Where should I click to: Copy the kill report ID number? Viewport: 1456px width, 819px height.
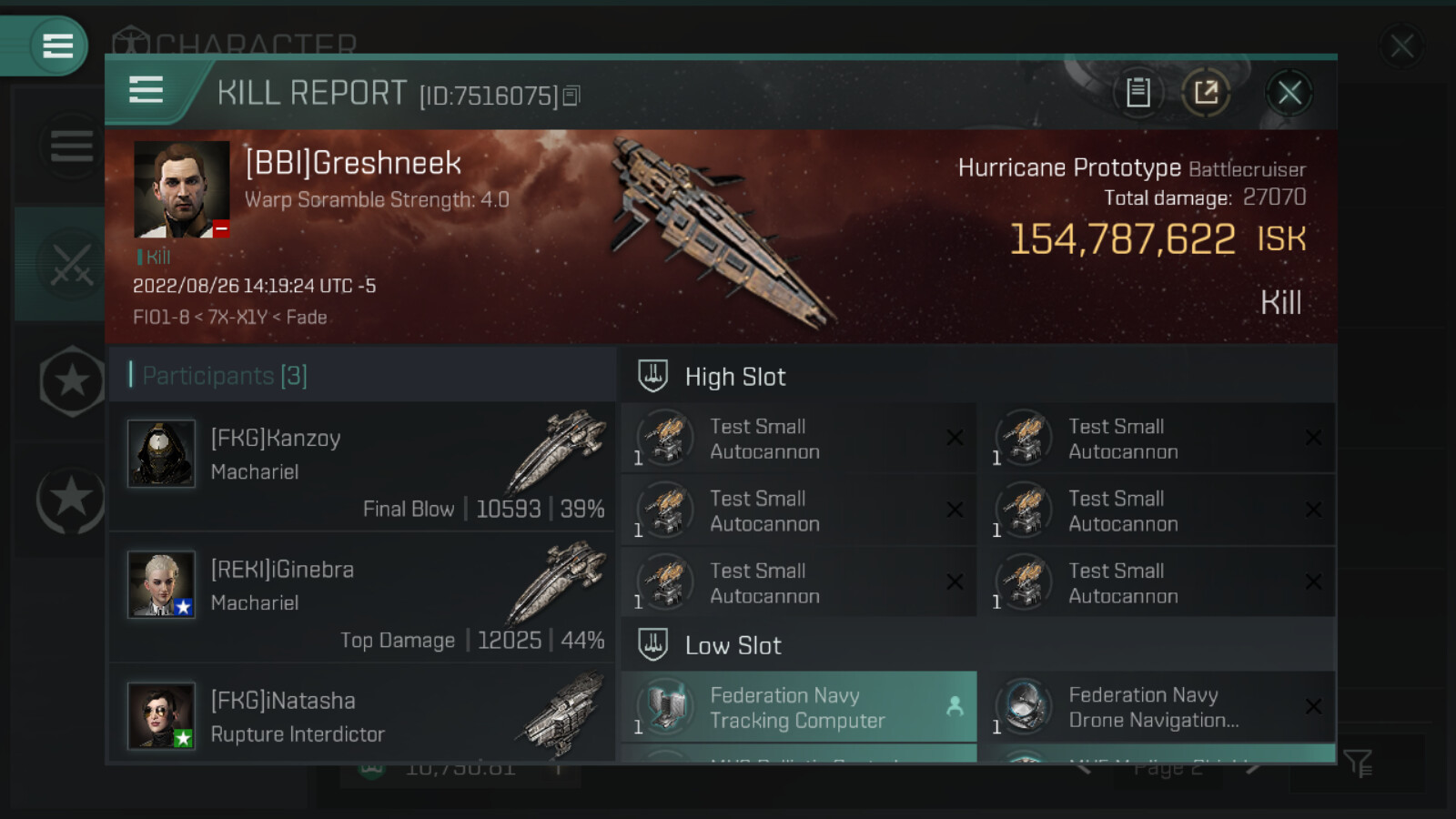pos(571,96)
